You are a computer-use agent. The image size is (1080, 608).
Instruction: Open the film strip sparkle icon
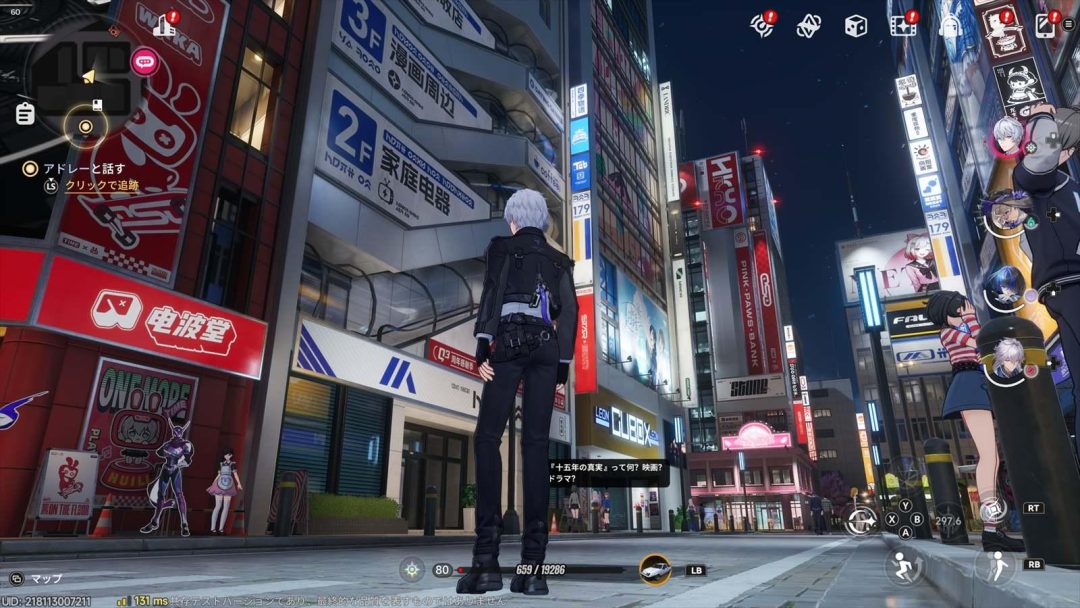(x=902, y=26)
